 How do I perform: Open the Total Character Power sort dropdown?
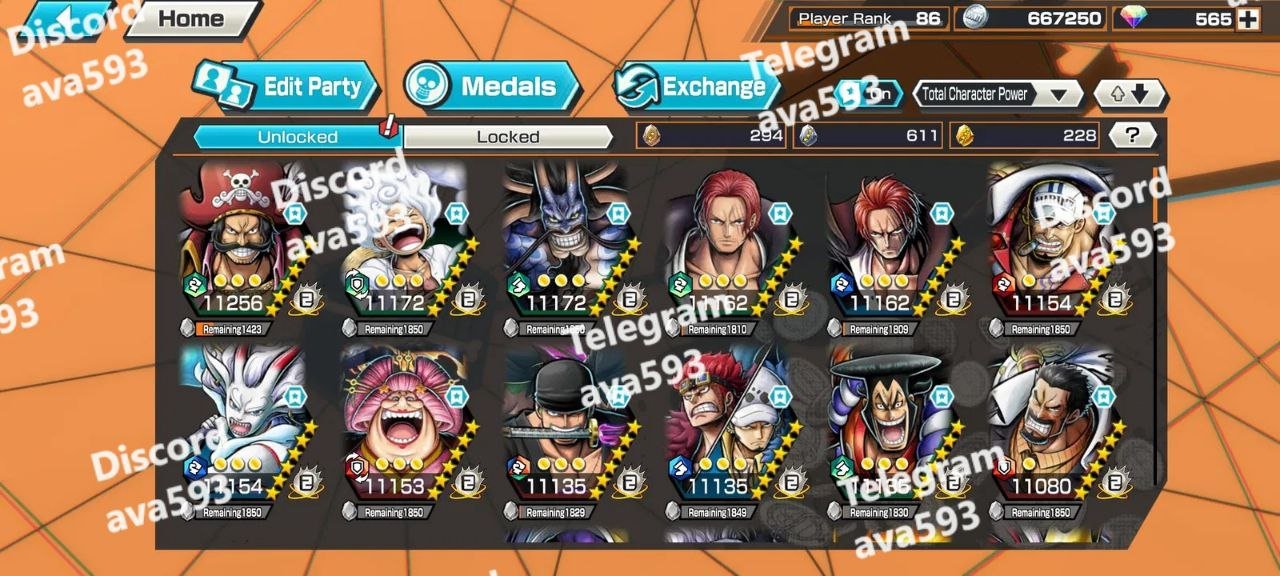(997, 95)
